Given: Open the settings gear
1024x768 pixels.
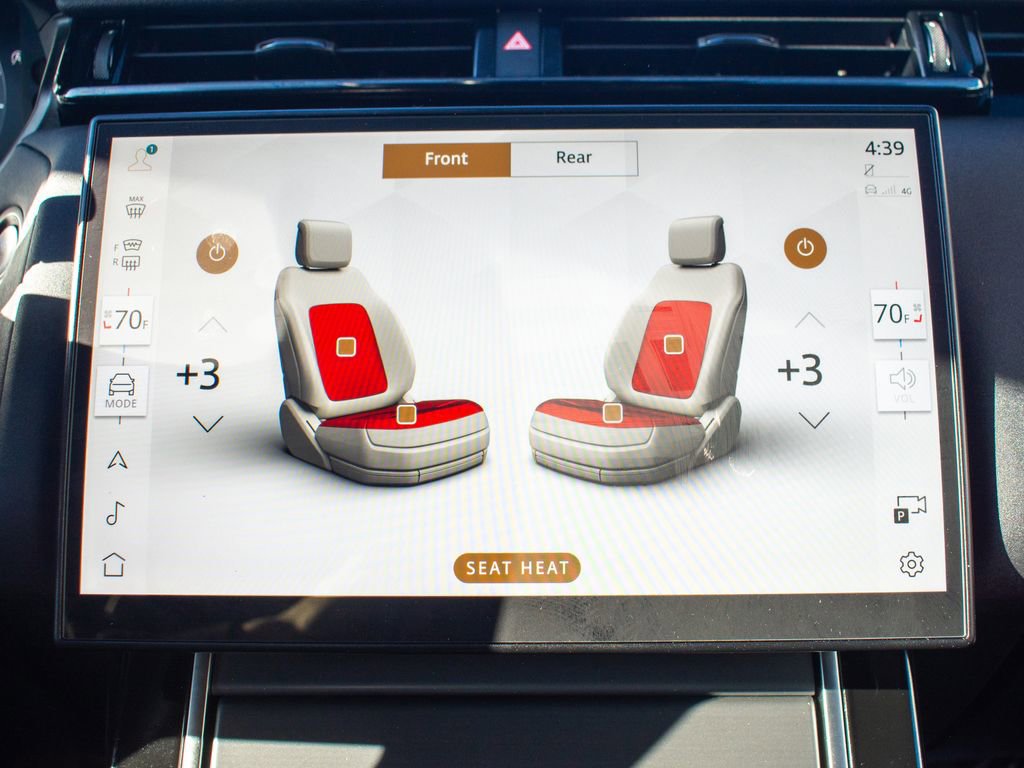Looking at the screenshot, I should pos(911,564).
